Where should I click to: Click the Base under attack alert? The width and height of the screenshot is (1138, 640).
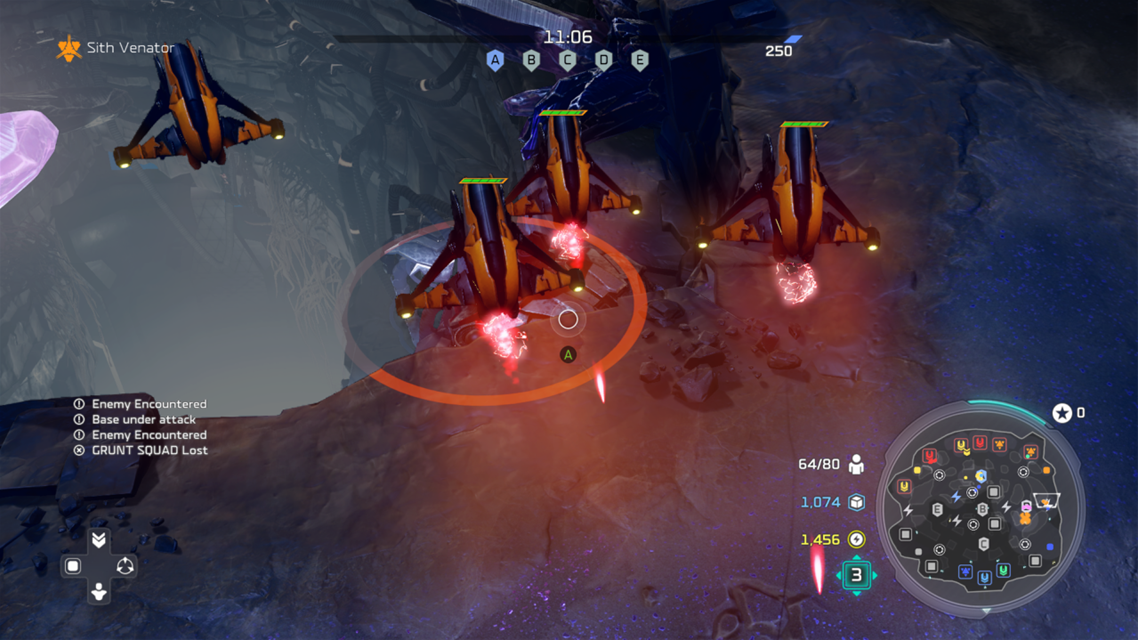tap(143, 420)
